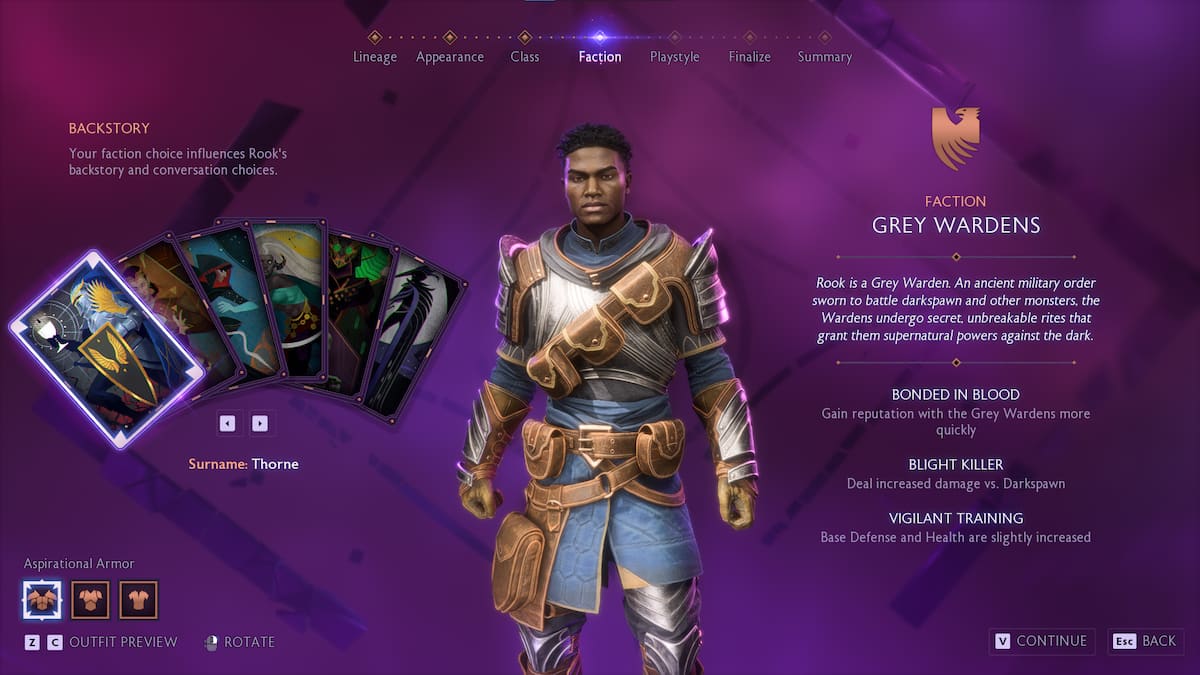Go to the Lineage step

tap(375, 56)
